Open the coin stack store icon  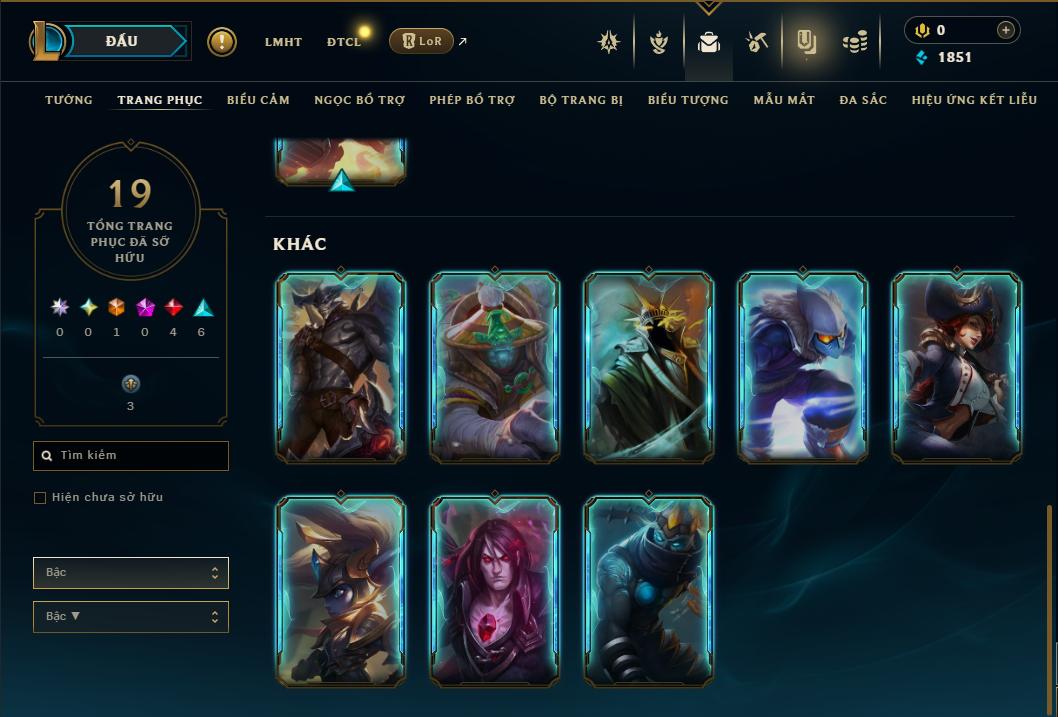click(x=854, y=42)
